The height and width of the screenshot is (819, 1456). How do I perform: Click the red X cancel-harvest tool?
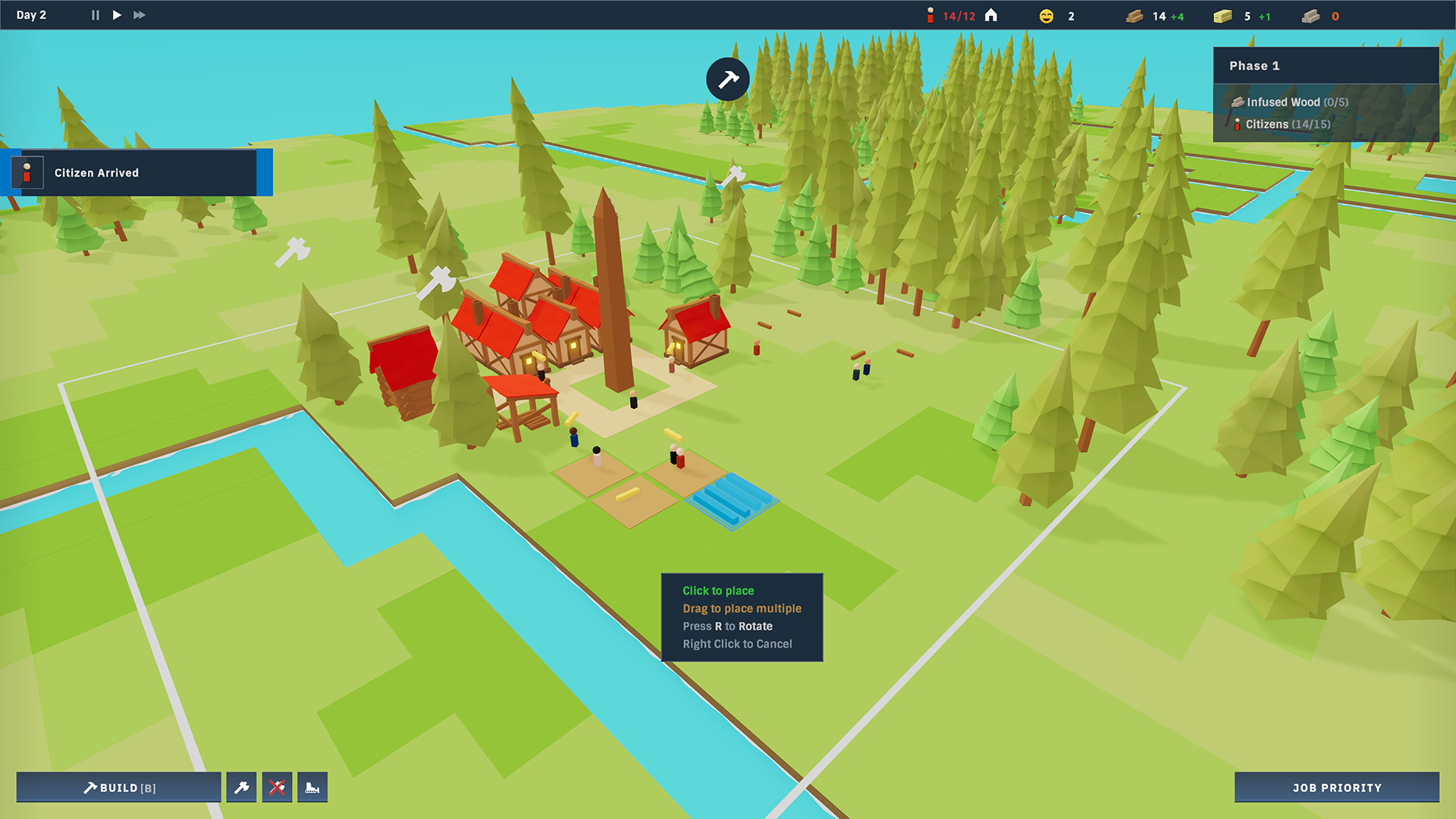click(x=278, y=787)
